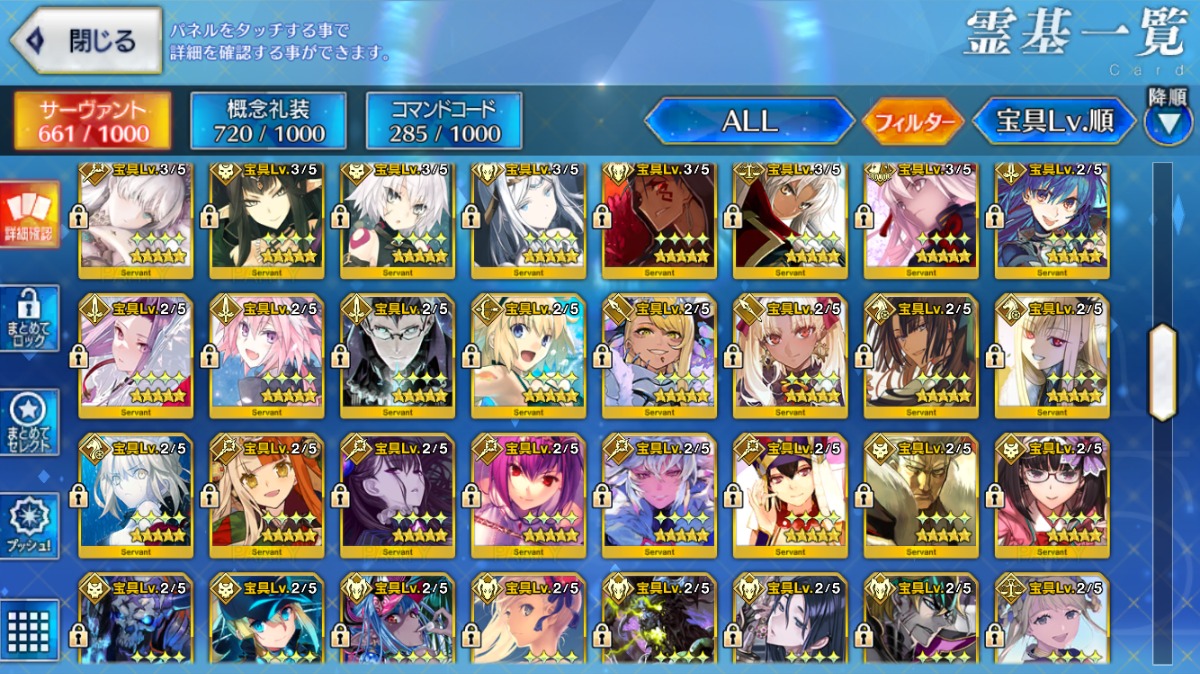Toggle the 降順 descending order arrow

pyautogui.click(x=1168, y=121)
